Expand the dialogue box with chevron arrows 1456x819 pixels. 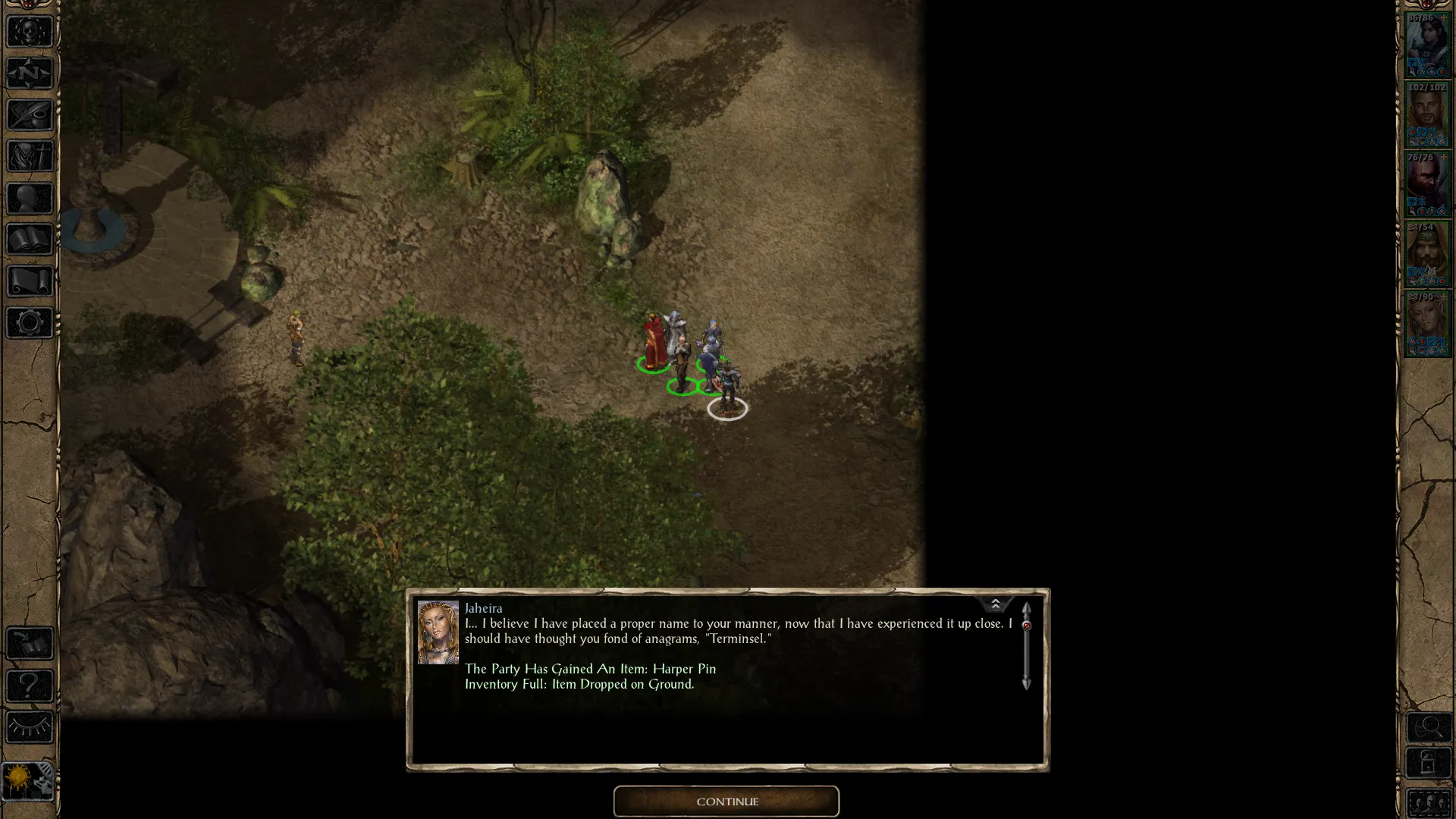[995, 604]
